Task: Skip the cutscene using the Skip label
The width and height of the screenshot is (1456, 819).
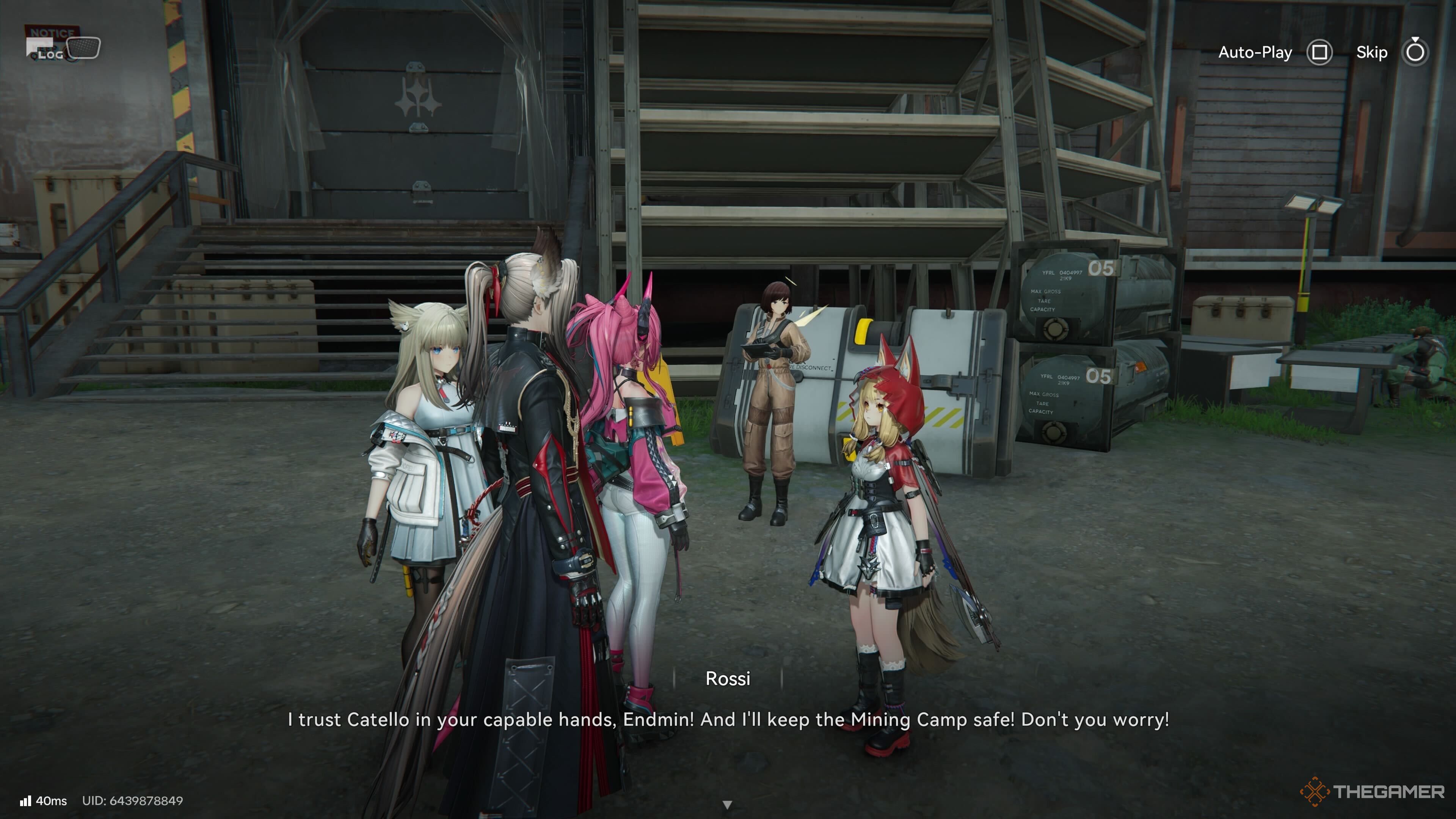Action: [x=1371, y=53]
